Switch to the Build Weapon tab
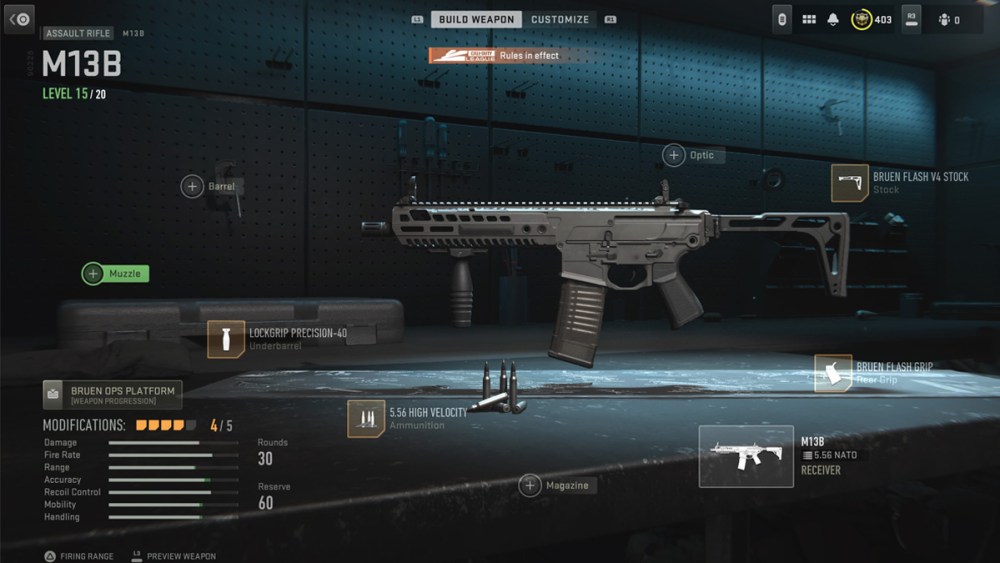Screen dimensions: 1000x563 pos(476,19)
